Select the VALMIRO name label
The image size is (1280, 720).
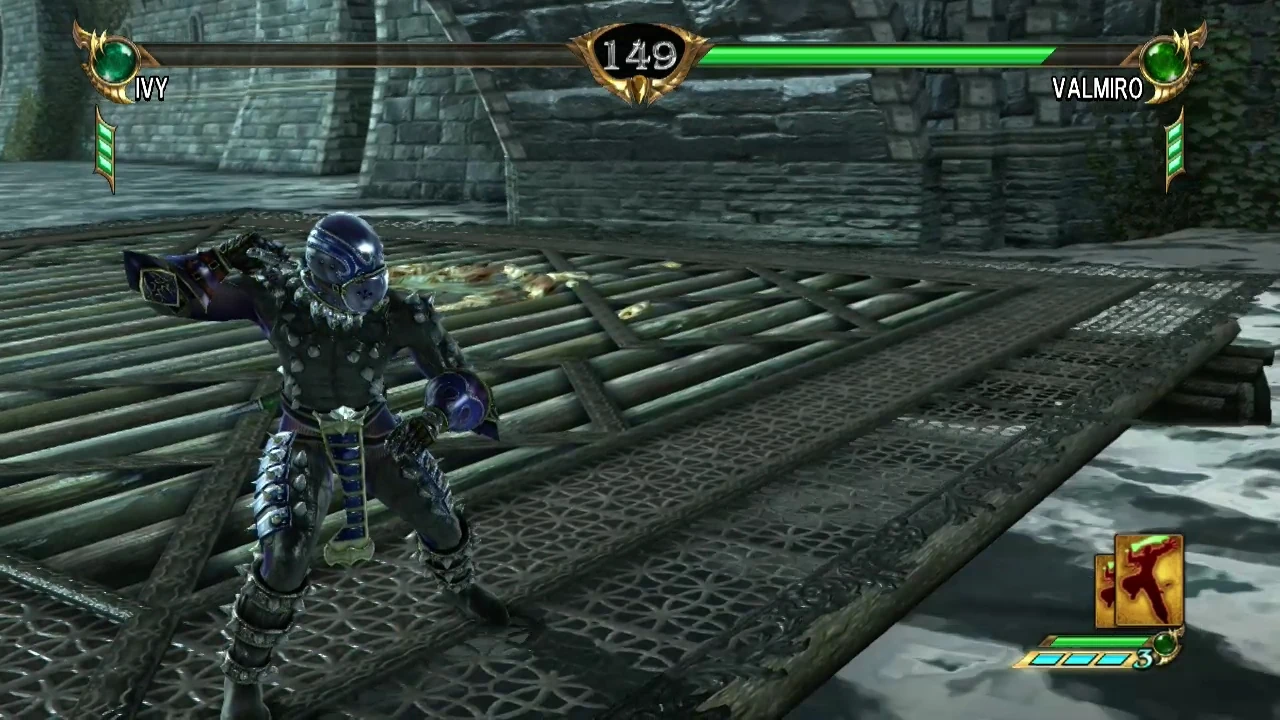click(1096, 89)
